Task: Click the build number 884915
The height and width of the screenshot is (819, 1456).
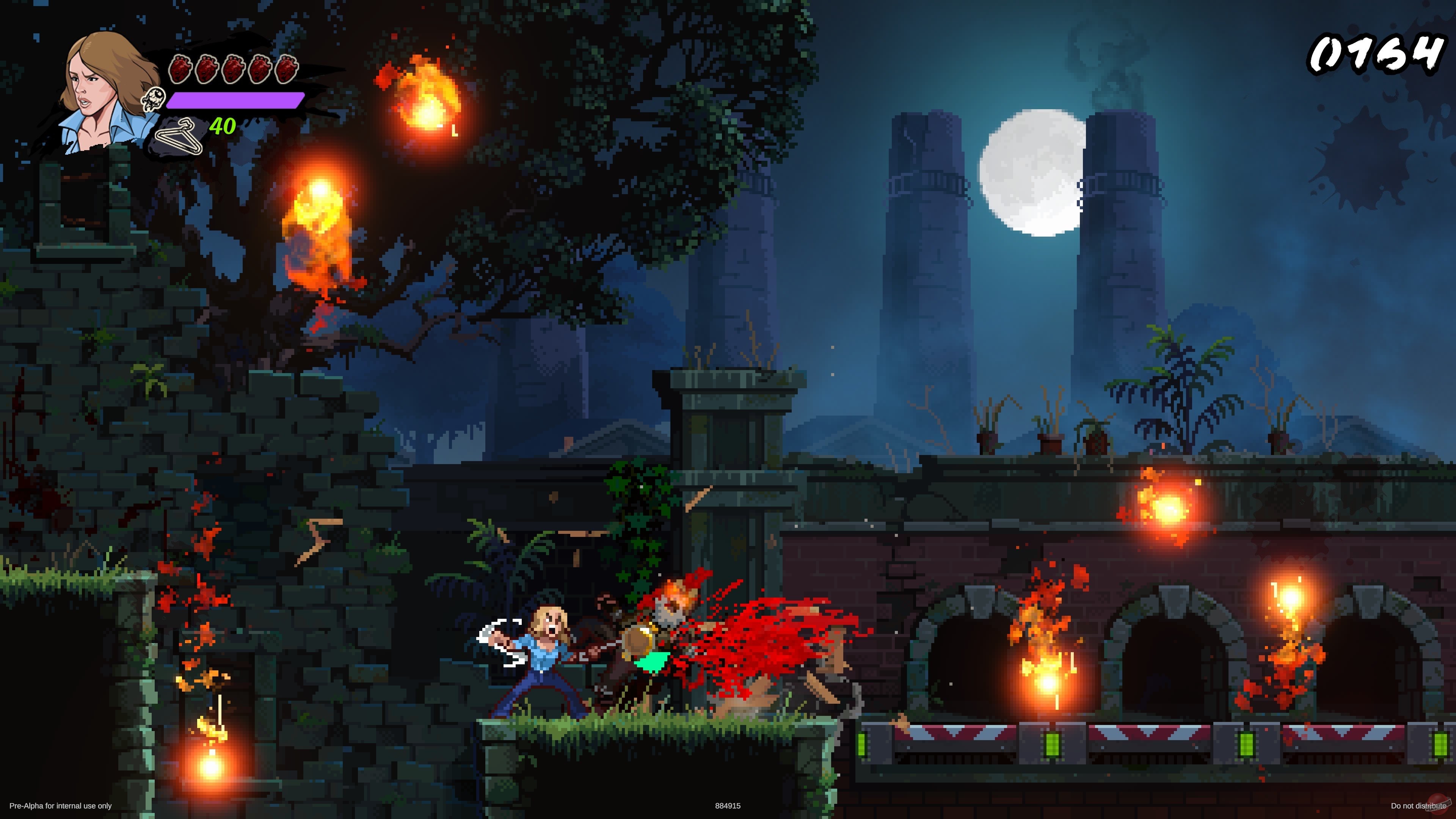Action: pos(728,806)
